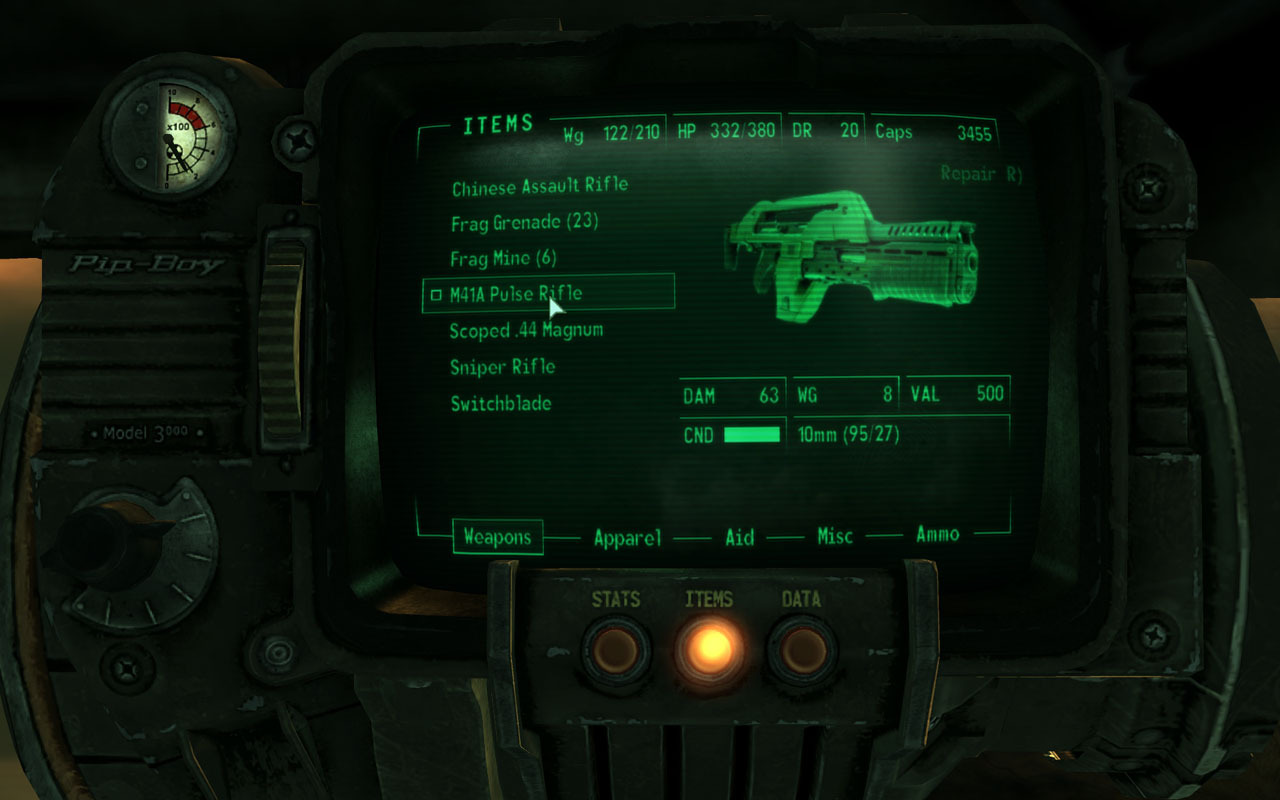Choose Frag Grenade from the weapons list
The height and width of the screenshot is (800, 1280).
524,222
